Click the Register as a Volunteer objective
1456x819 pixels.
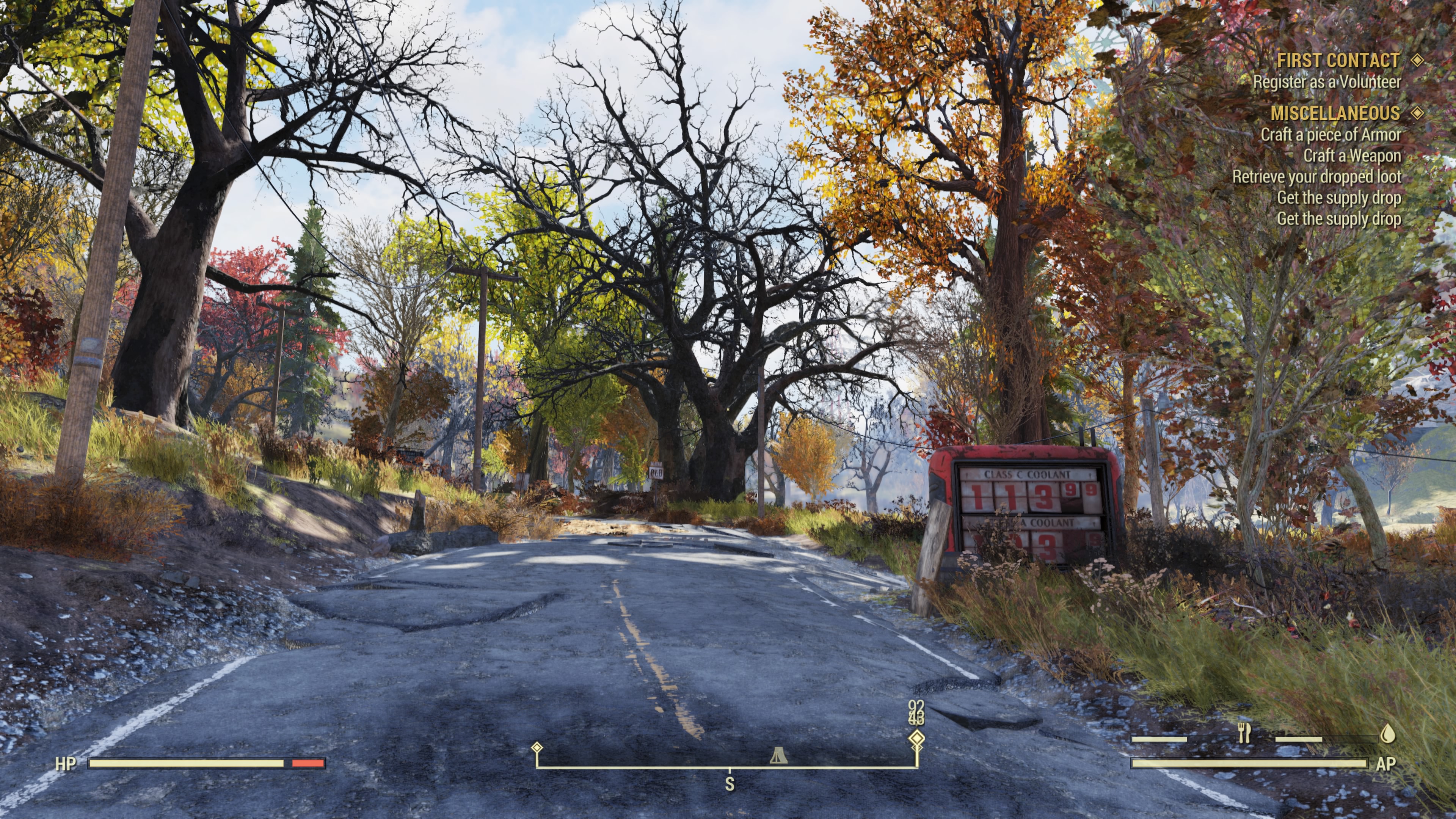tap(1327, 83)
